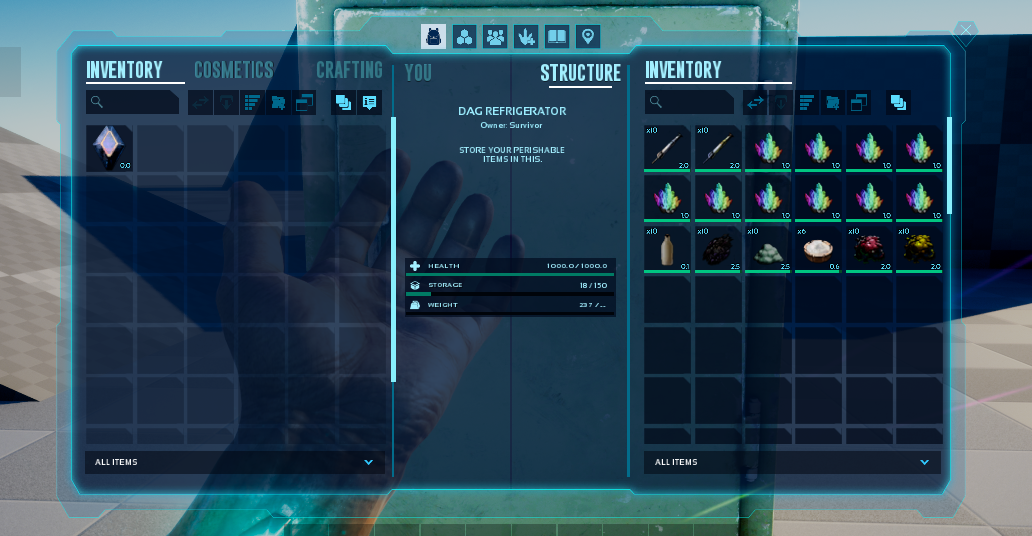Select the yellow berries stack

point(918,249)
